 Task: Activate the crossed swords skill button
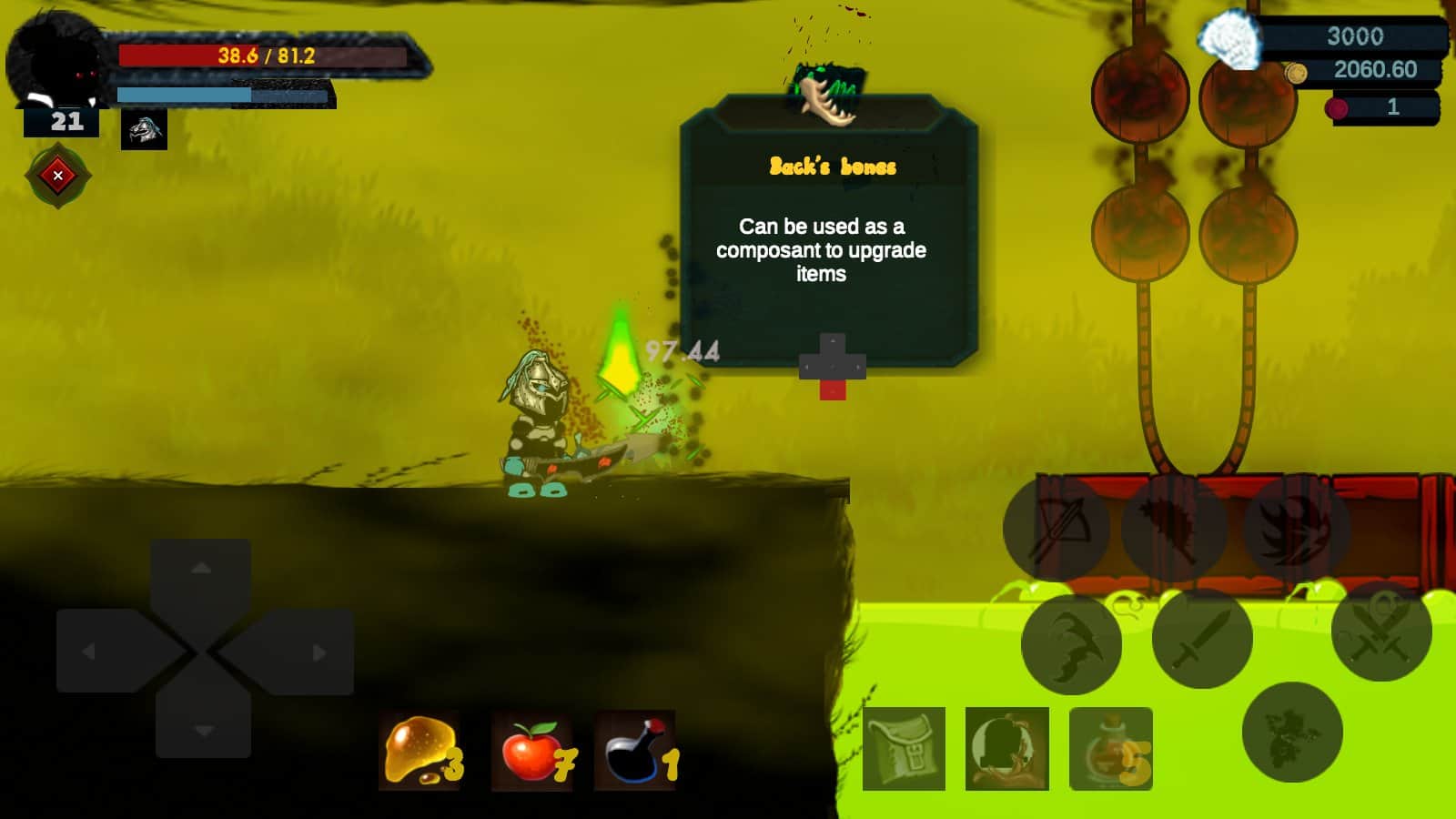point(1380,632)
